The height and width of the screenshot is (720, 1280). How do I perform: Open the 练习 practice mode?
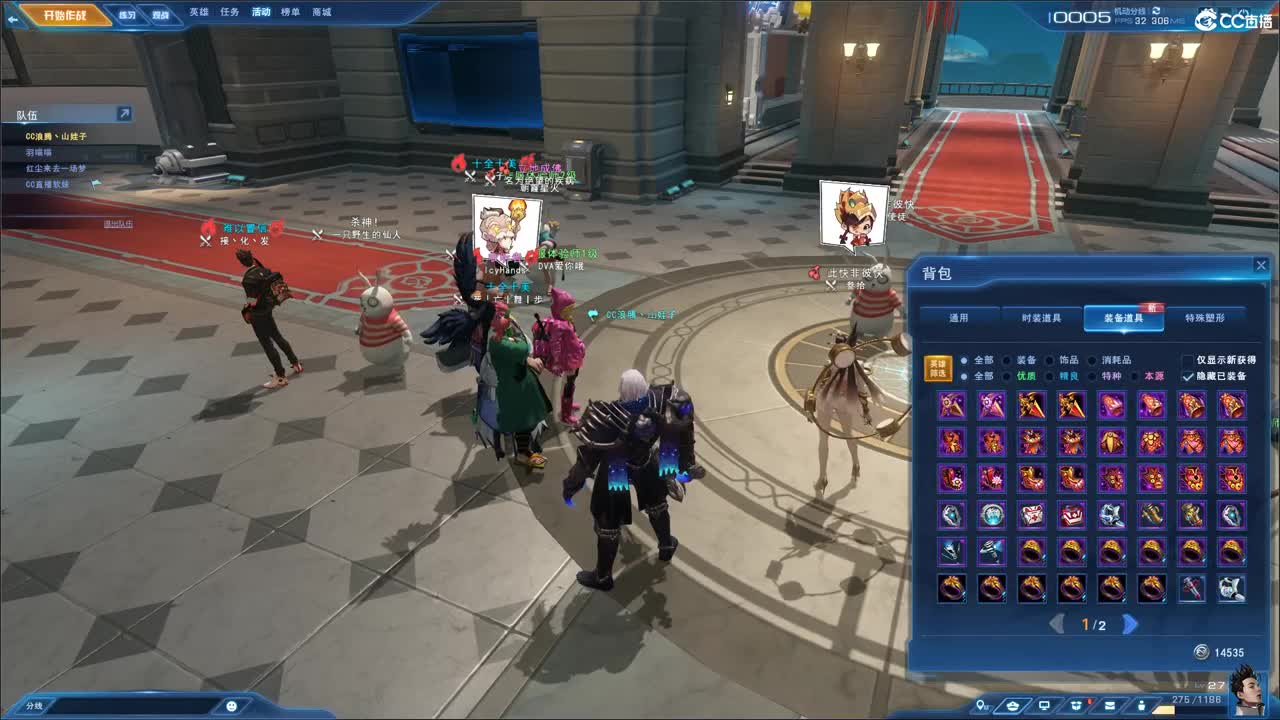coord(127,15)
